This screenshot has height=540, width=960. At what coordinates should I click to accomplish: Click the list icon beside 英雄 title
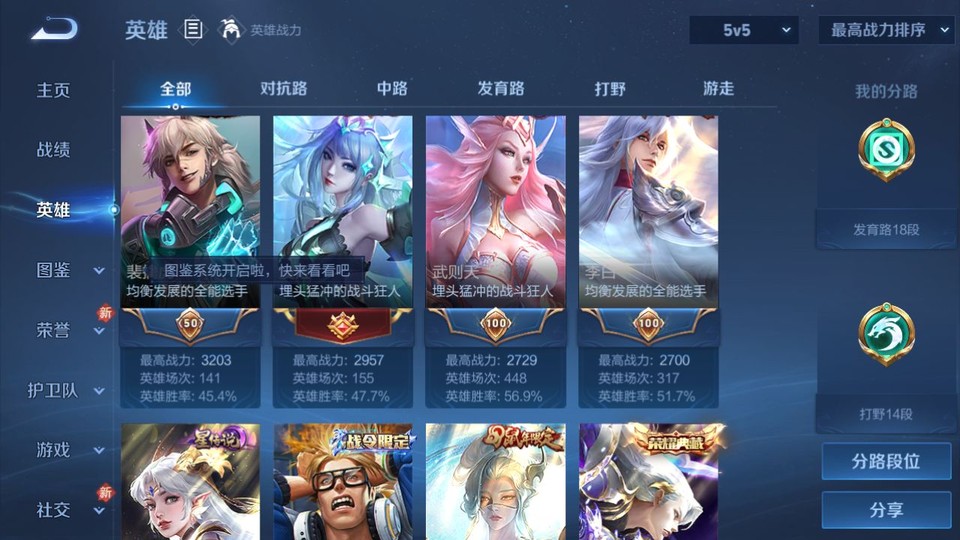[x=193, y=30]
